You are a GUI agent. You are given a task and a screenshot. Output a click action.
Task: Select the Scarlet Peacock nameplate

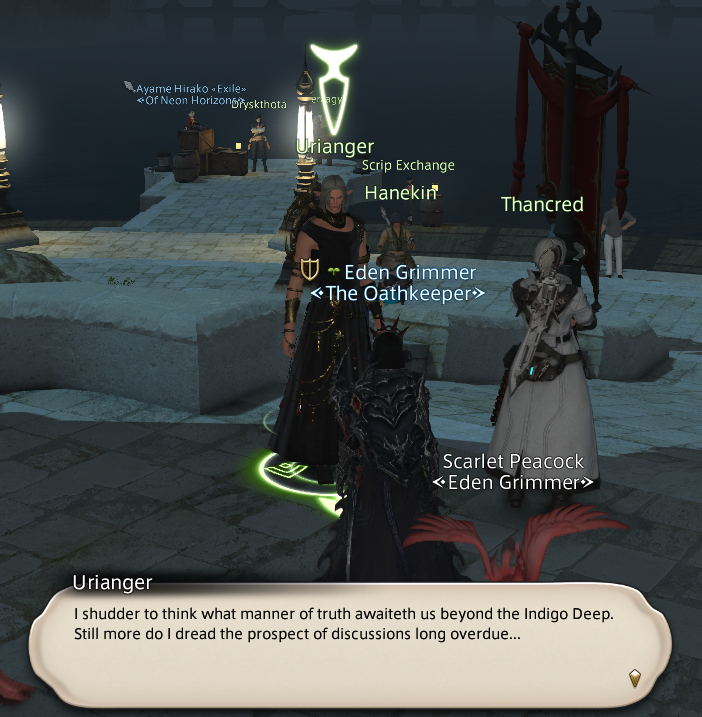[x=513, y=462]
